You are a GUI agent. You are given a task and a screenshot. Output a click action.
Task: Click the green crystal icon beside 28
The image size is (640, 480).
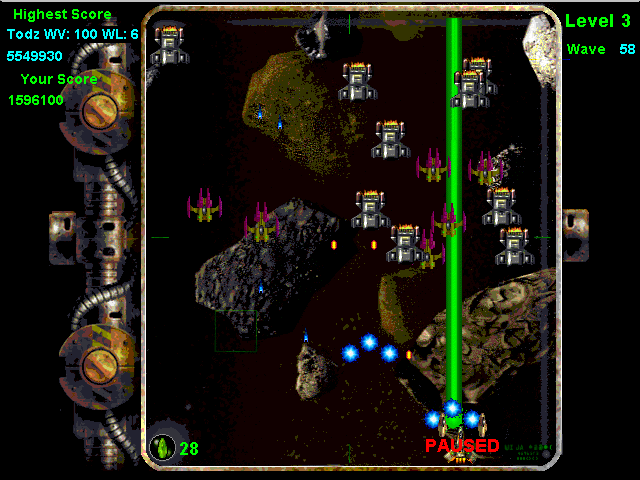click(x=162, y=447)
